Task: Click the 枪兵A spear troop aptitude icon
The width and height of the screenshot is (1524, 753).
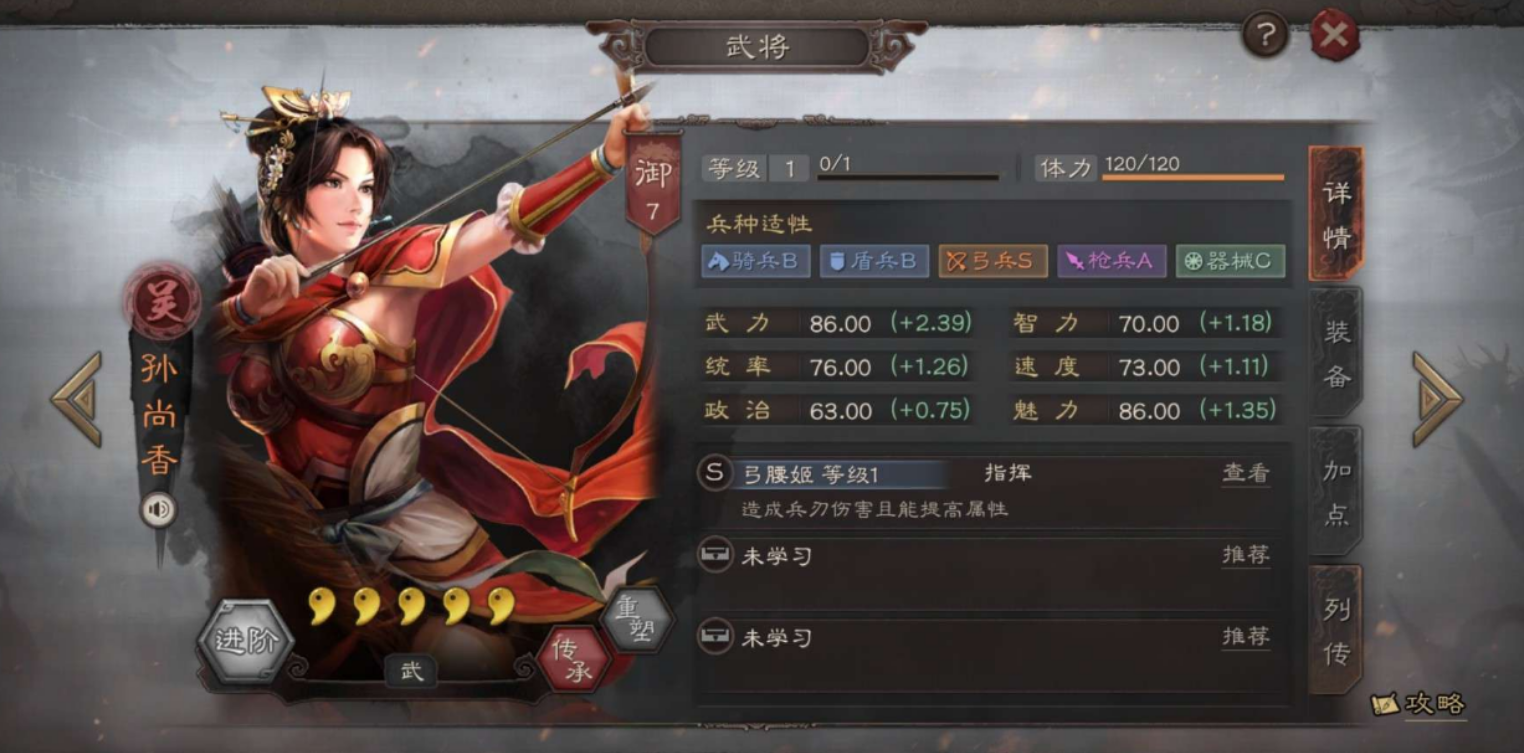Action: click(1111, 261)
